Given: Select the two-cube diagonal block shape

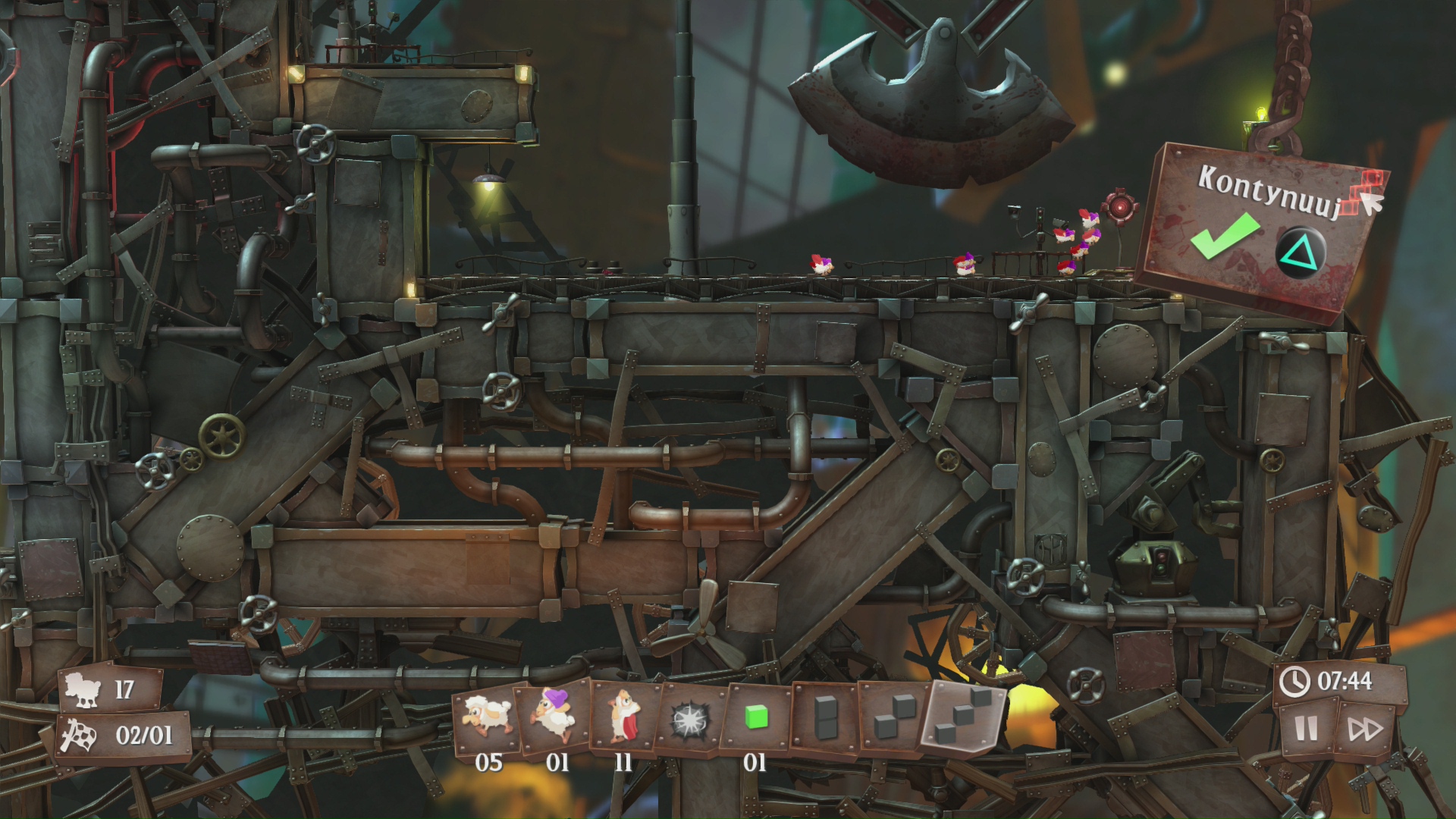Looking at the screenshot, I should point(891,717).
